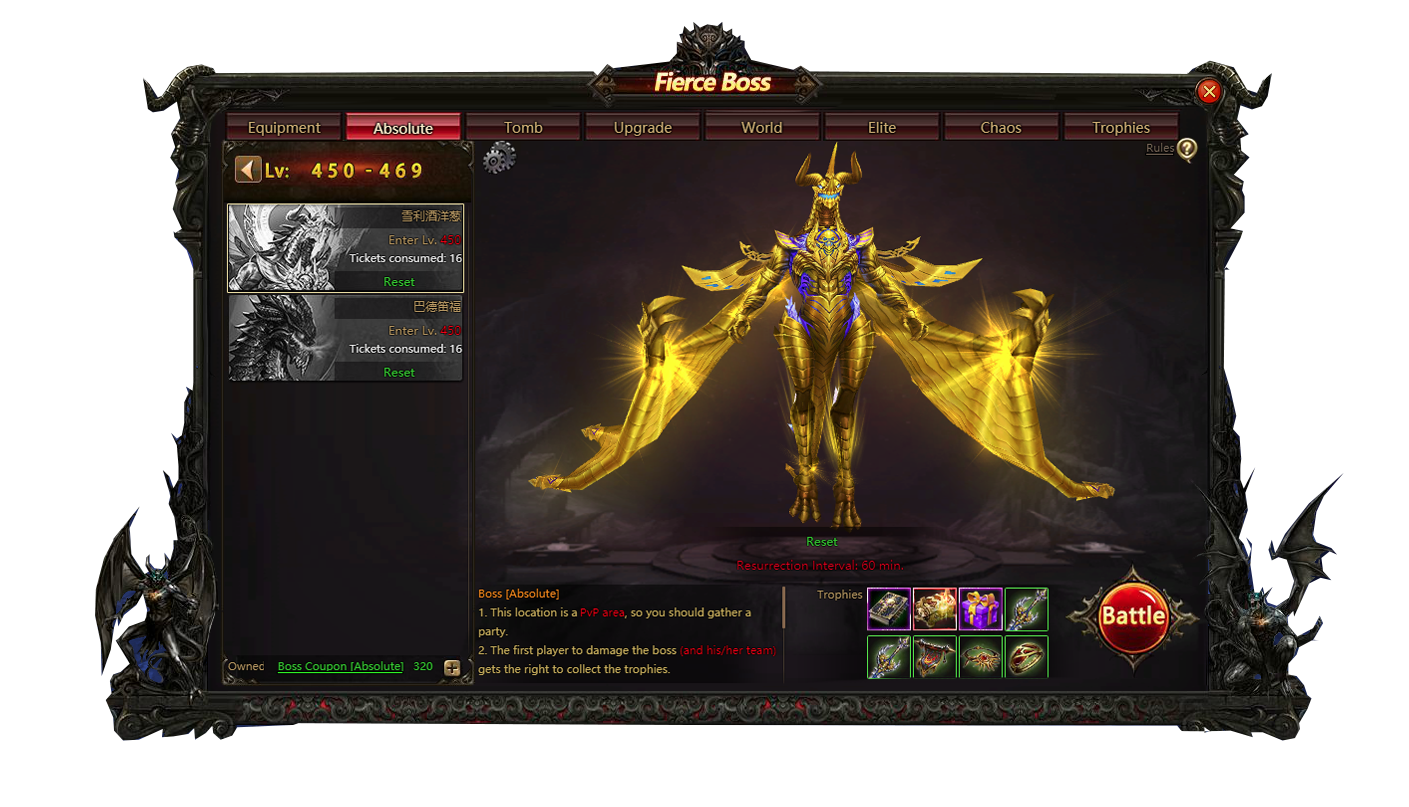Inspect the golden treasure chest trophy
The image size is (1409, 807).
click(x=935, y=609)
